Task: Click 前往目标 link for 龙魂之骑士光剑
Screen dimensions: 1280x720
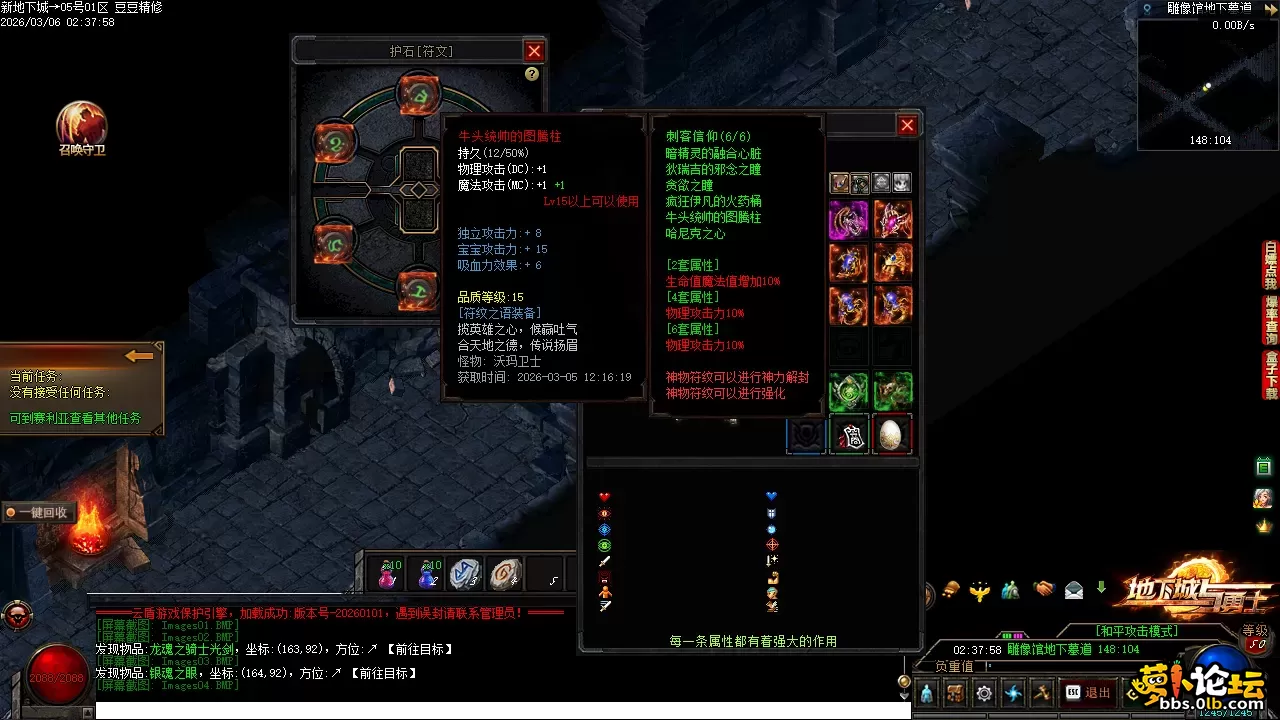Action: click(417, 650)
